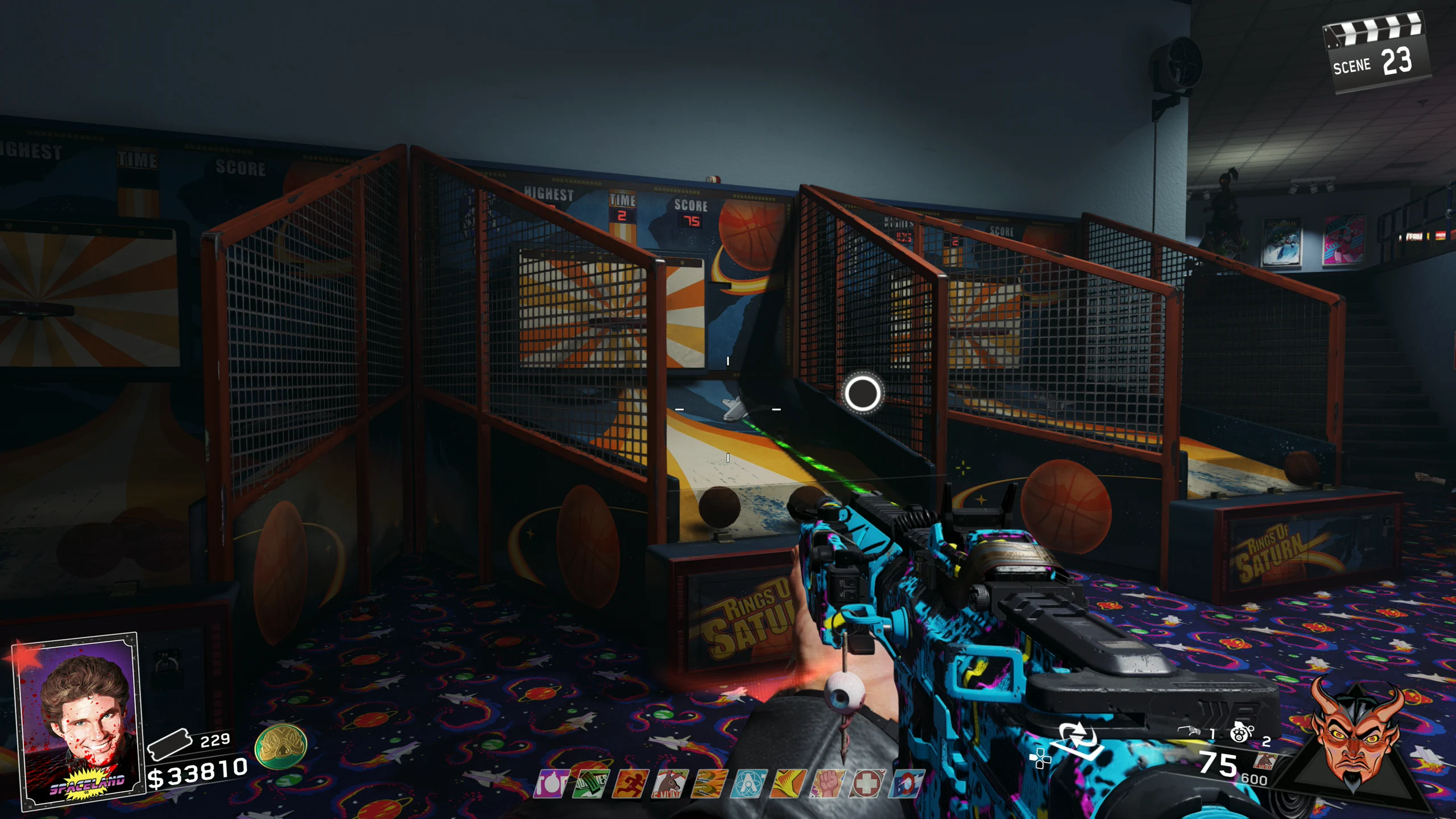Click the Slappy Taffy raised fist perk

(x=828, y=784)
